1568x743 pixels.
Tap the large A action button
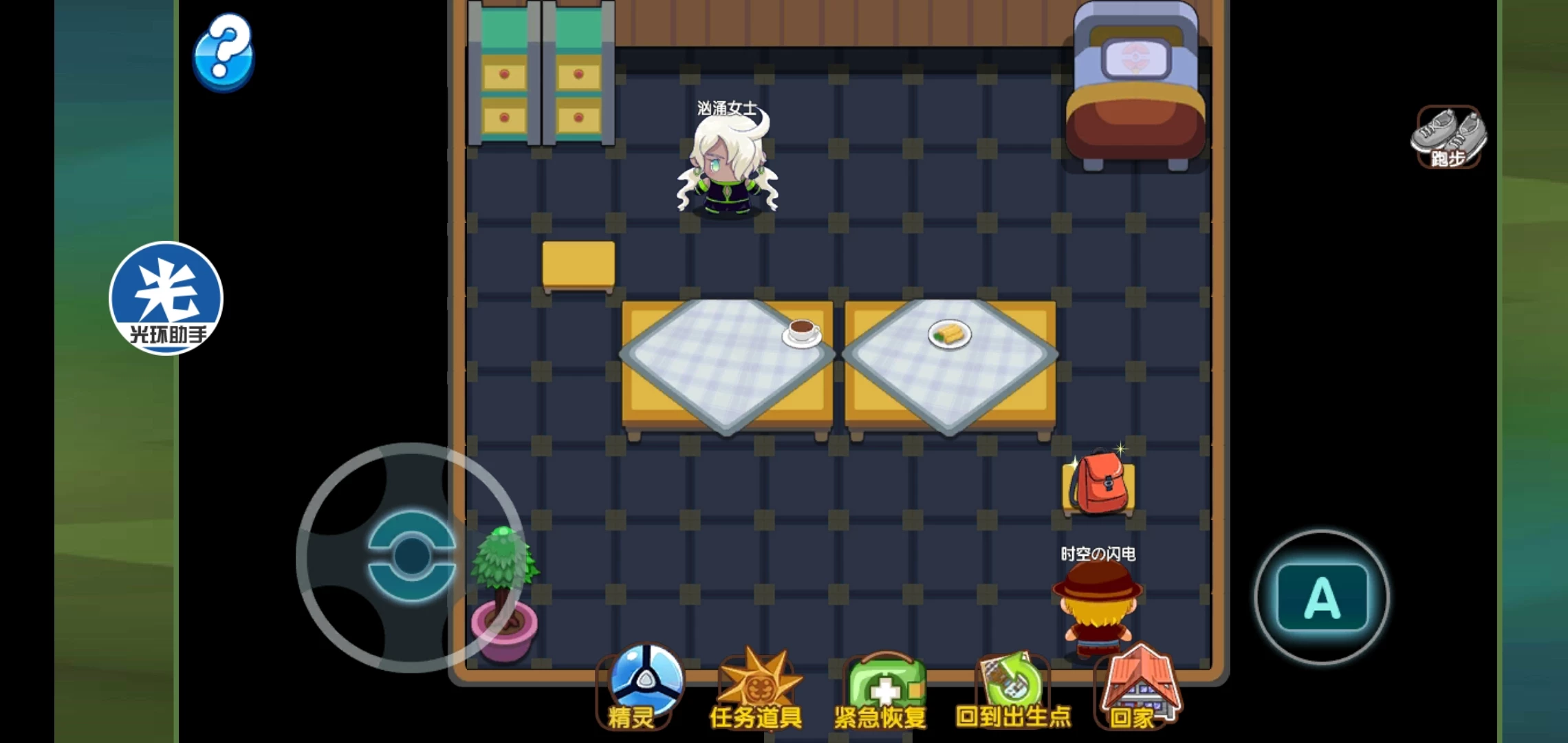pyautogui.click(x=1322, y=597)
